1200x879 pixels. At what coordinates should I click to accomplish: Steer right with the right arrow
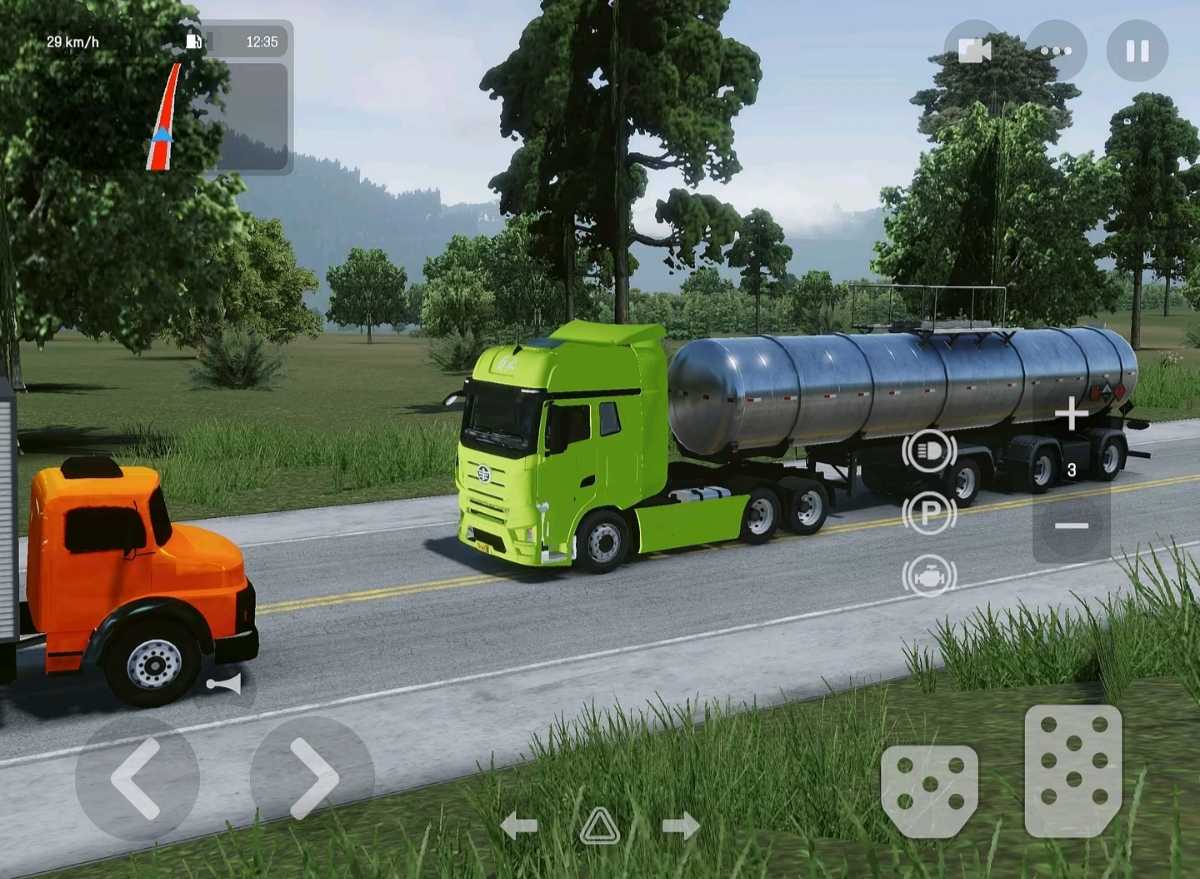[312, 778]
